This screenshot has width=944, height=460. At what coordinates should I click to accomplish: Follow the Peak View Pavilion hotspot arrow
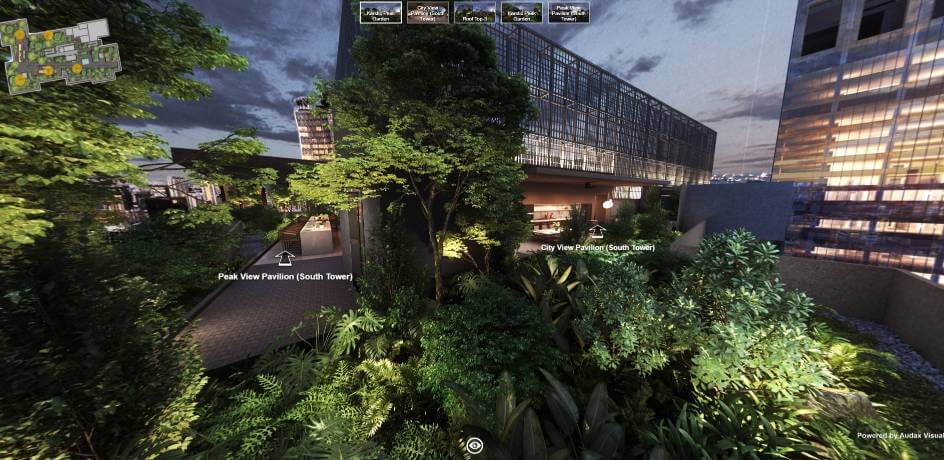(x=285, y=259)
